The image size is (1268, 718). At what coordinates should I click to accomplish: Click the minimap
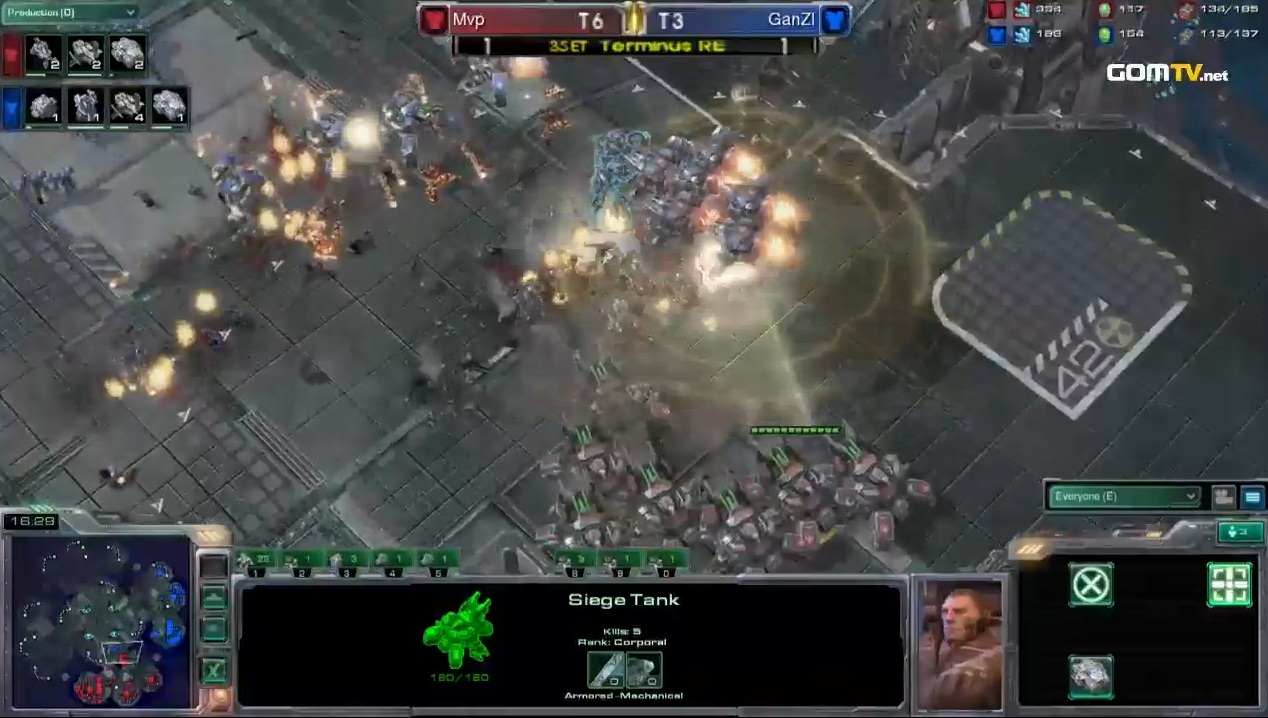point(100,620)
